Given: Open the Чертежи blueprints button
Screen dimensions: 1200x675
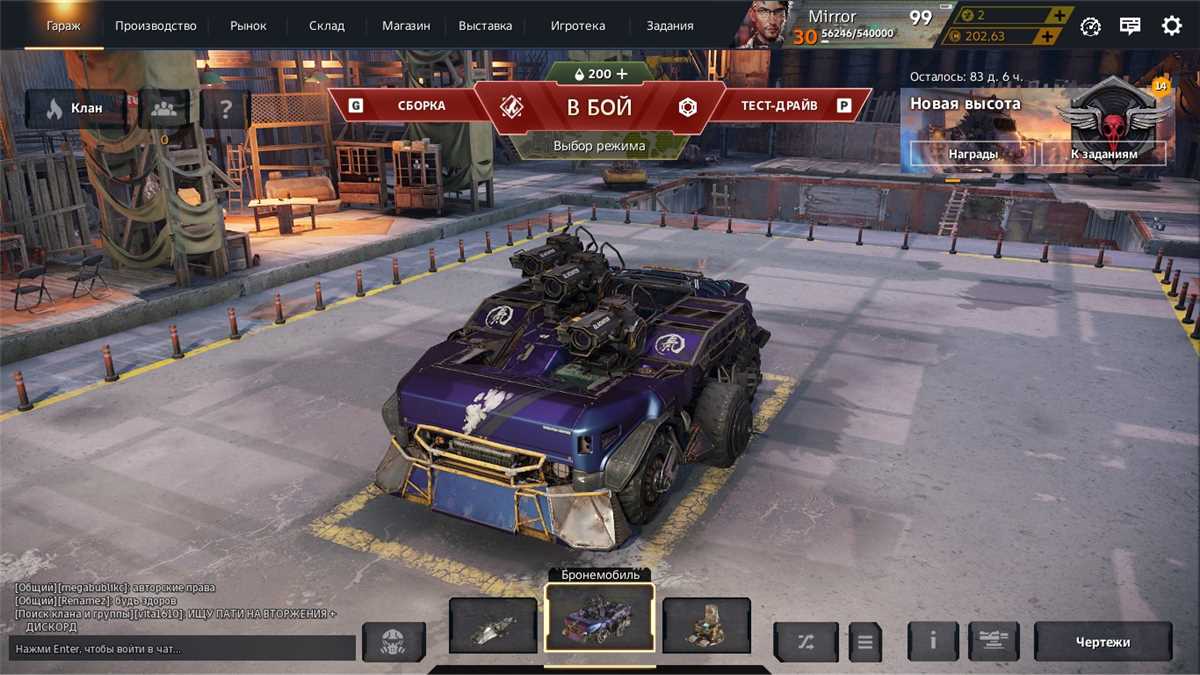Looking at the screenshot, I should click(x=1102, y=641).
